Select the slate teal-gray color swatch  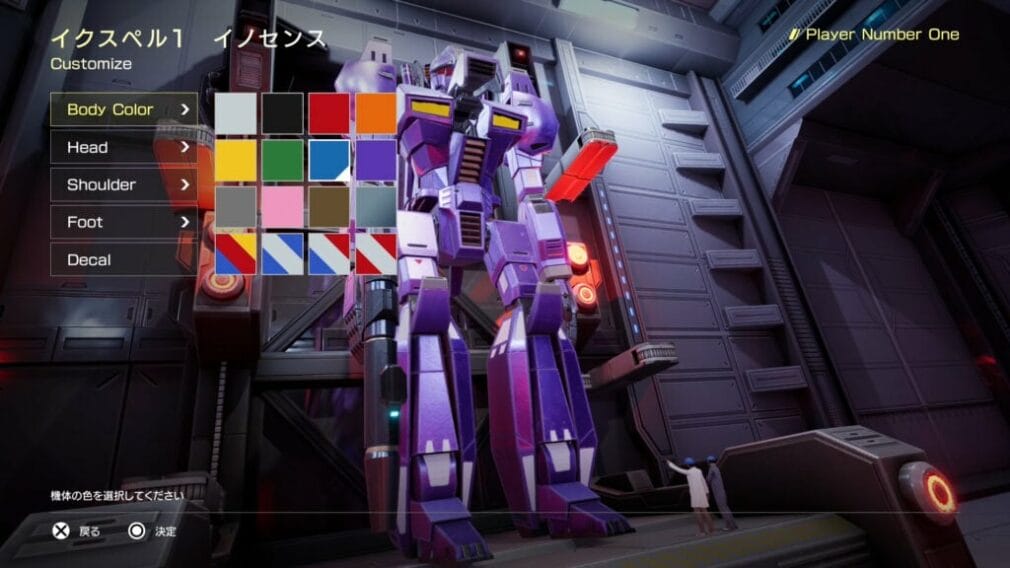376,207
